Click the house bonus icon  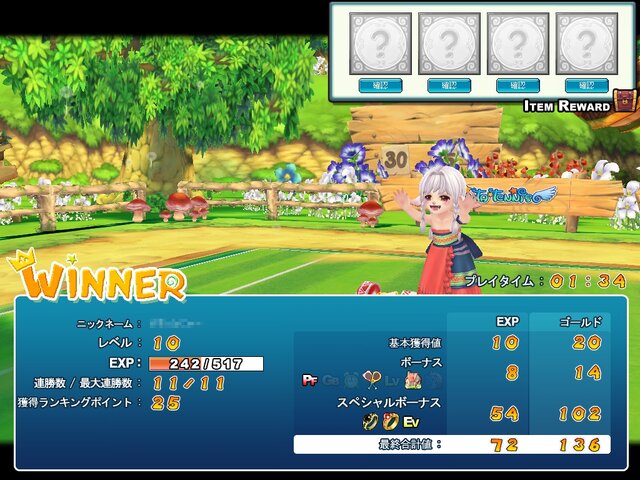coord(413,380)
